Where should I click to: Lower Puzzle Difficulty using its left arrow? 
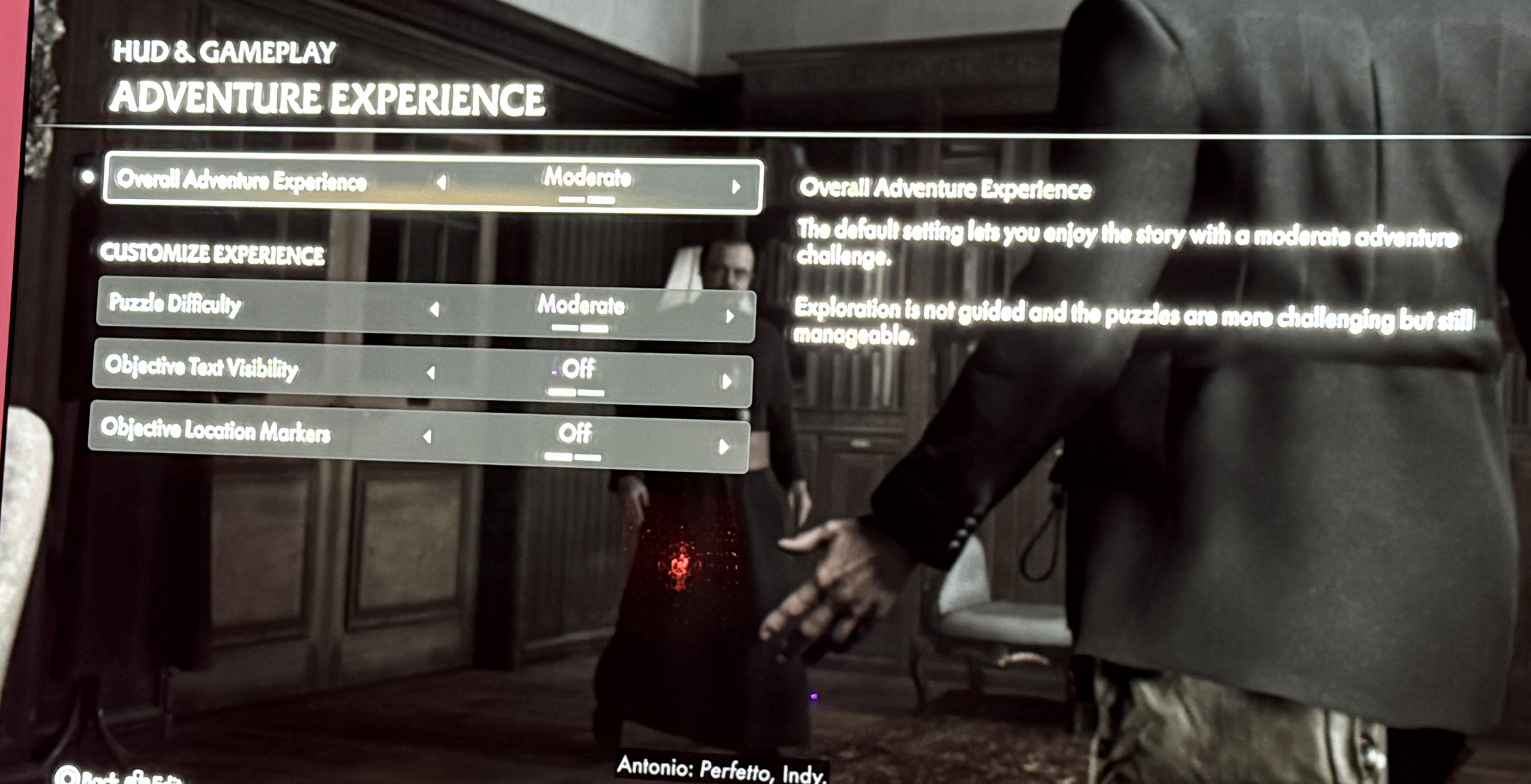point(435,309)
